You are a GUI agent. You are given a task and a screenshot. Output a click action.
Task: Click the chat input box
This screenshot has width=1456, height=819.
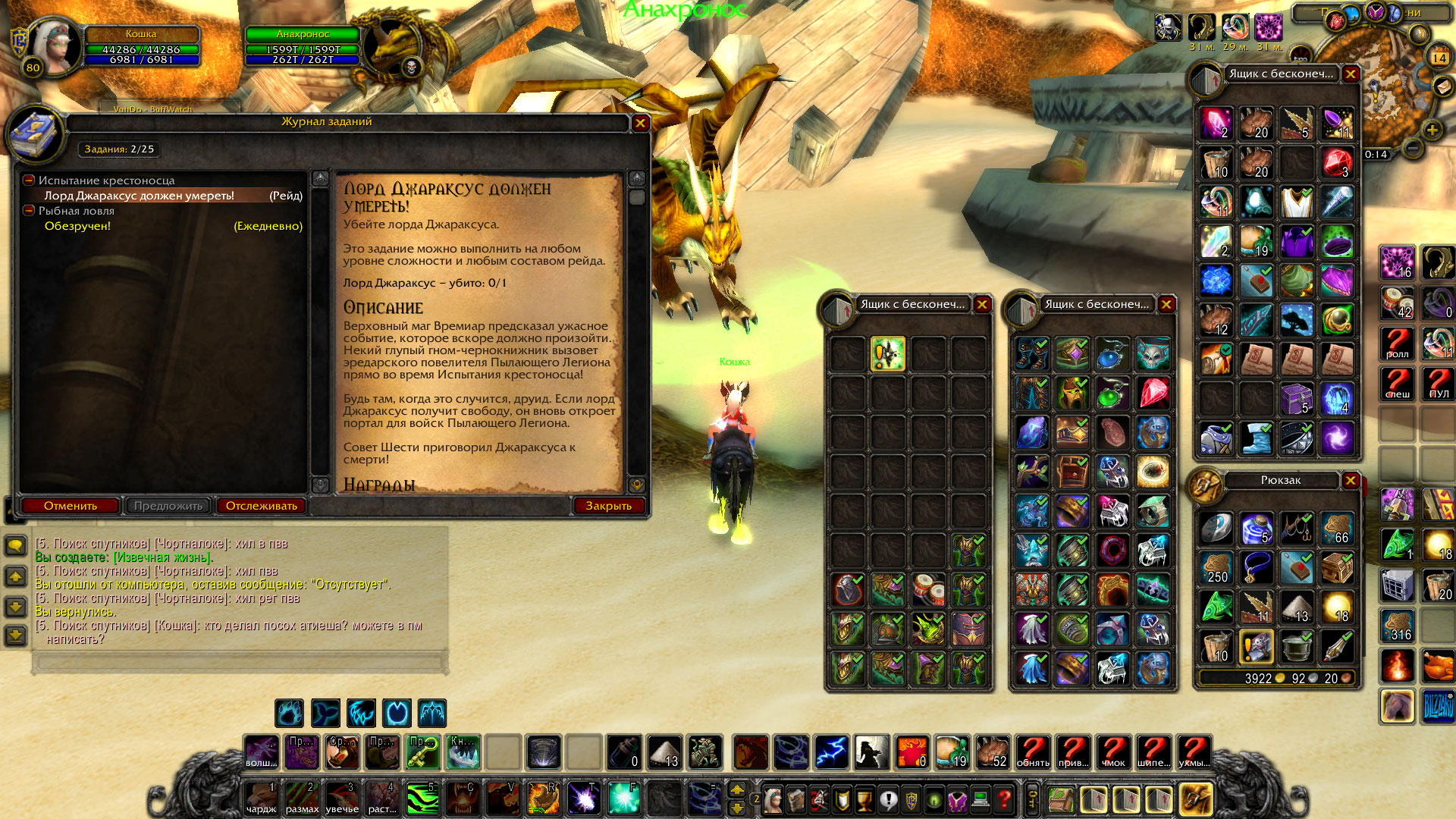[239, 662]
